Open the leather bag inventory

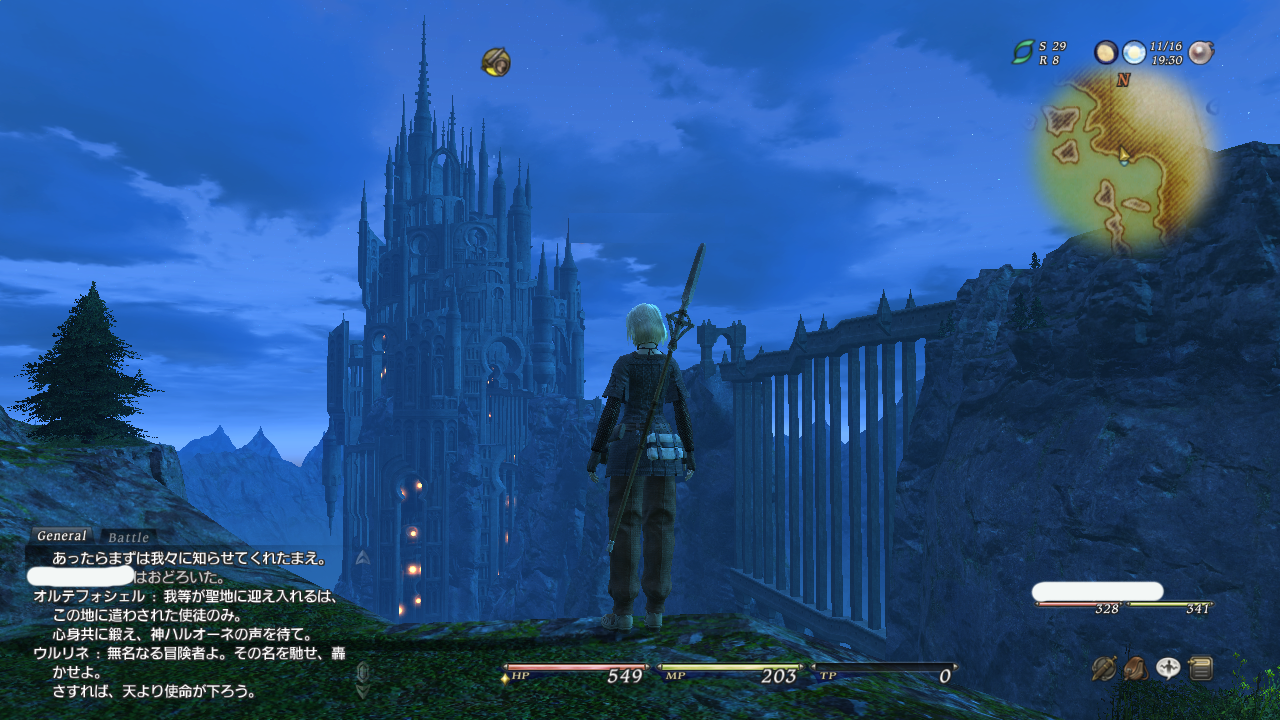point(1136,668)
